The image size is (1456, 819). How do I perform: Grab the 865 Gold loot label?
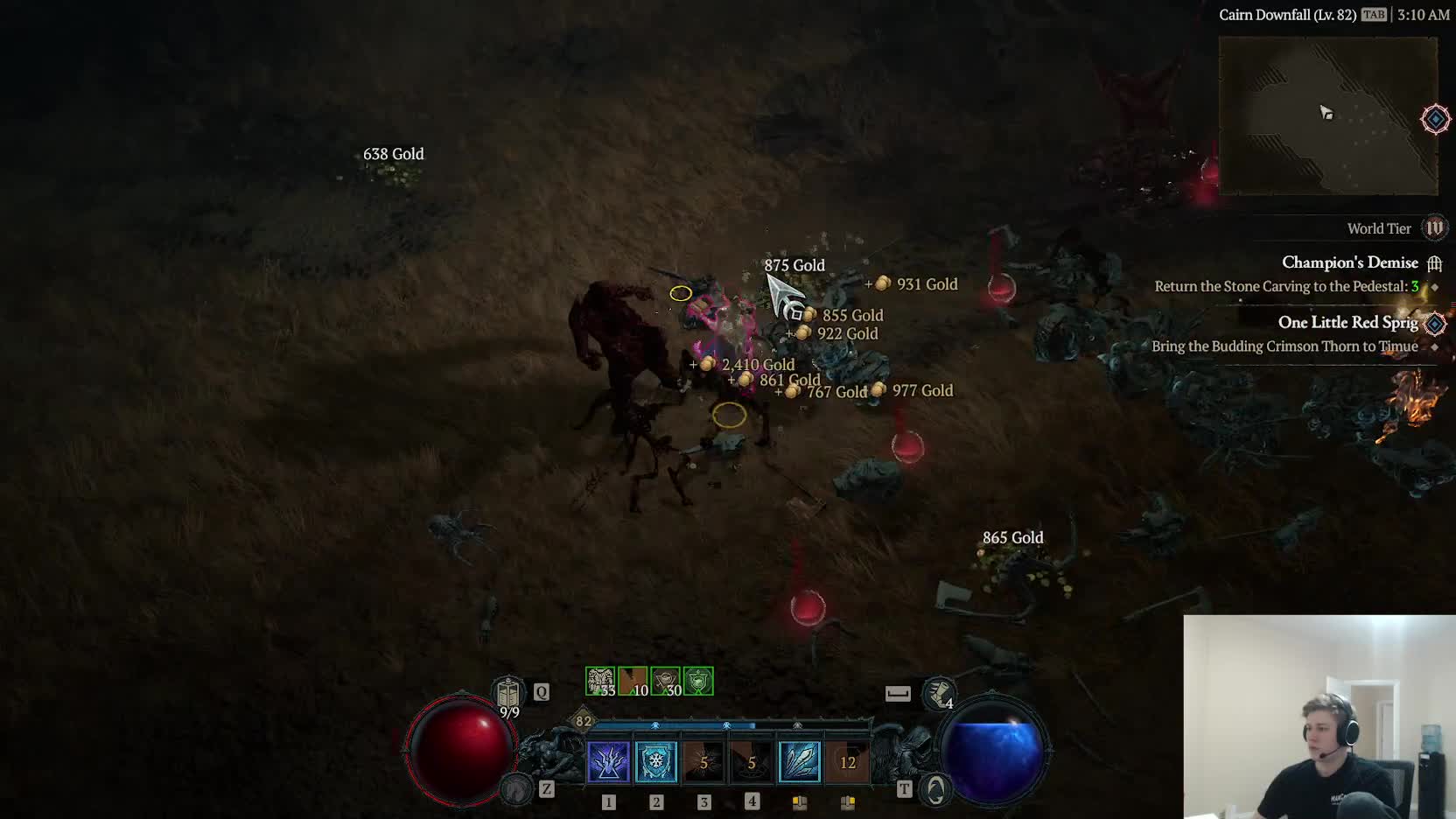pos(1012,538)
